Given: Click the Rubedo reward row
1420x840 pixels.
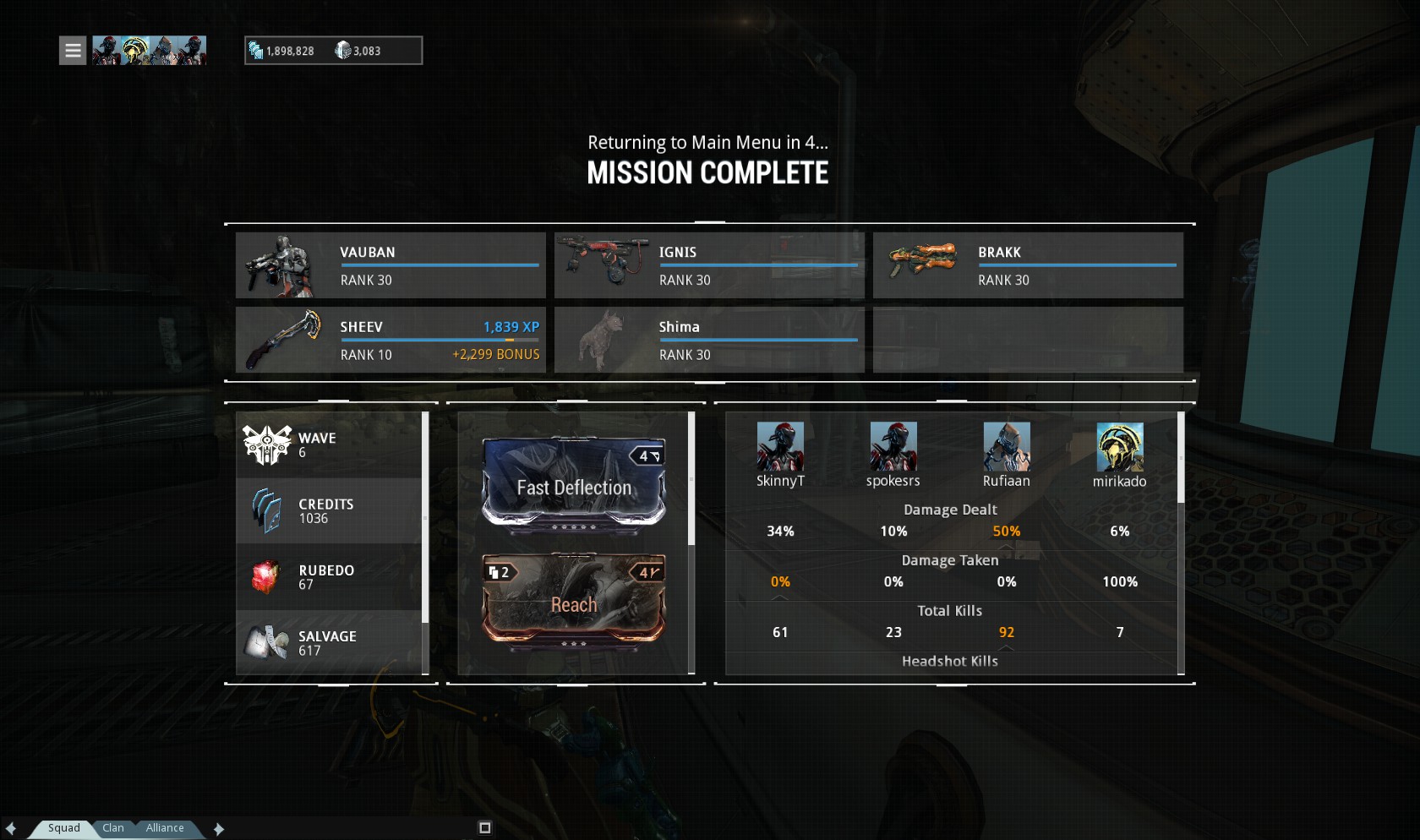Looking at the screenshot, I should pos(329,577).
